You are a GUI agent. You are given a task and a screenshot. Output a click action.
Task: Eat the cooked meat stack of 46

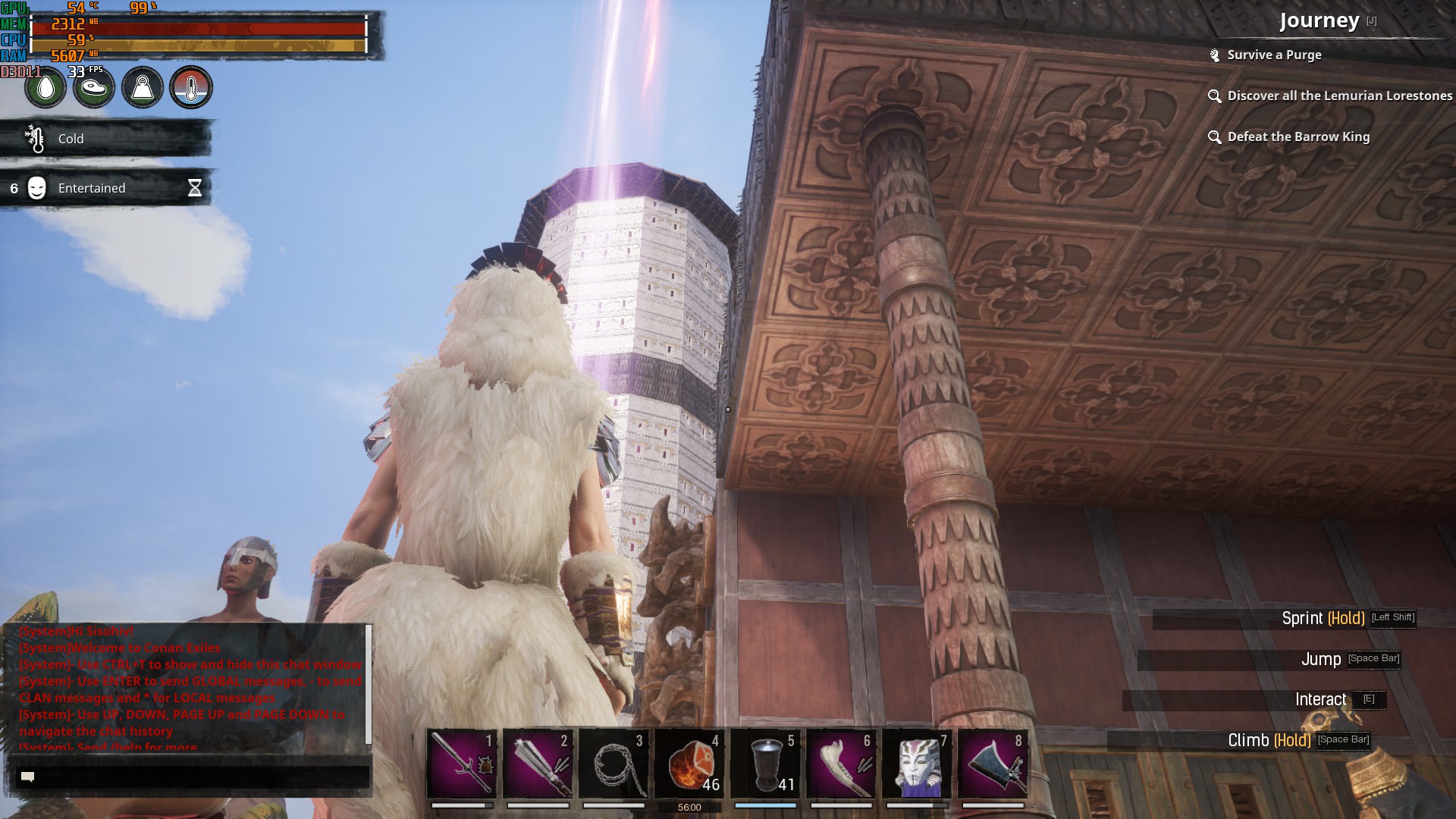(x=689, y=763)
